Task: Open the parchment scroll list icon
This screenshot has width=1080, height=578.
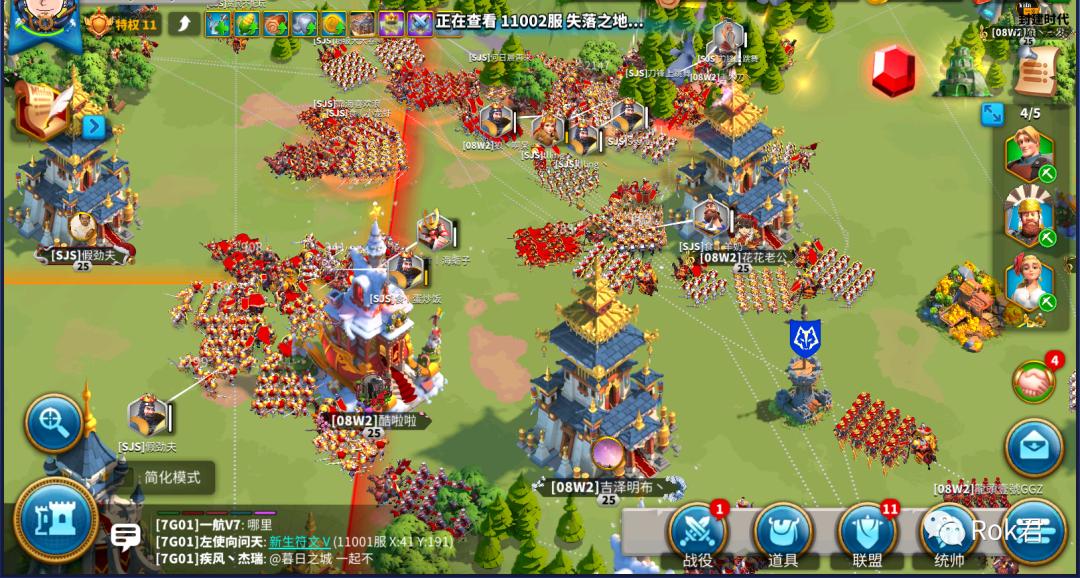Action: click(x=1036, y=68)
